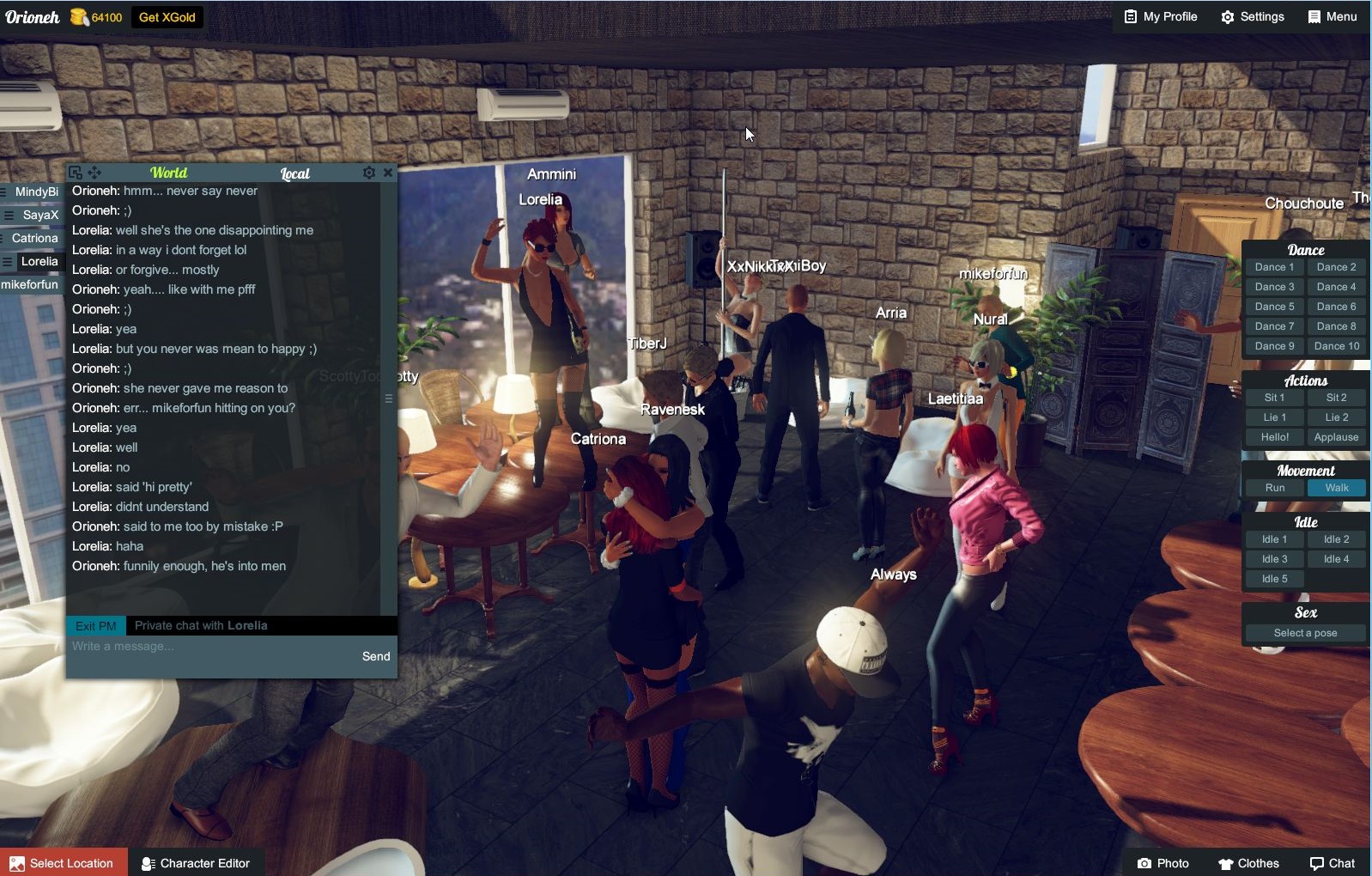Toggle Walk movement mode
This screenshot has height=876, width=1372.
(x=1336, y=487)
